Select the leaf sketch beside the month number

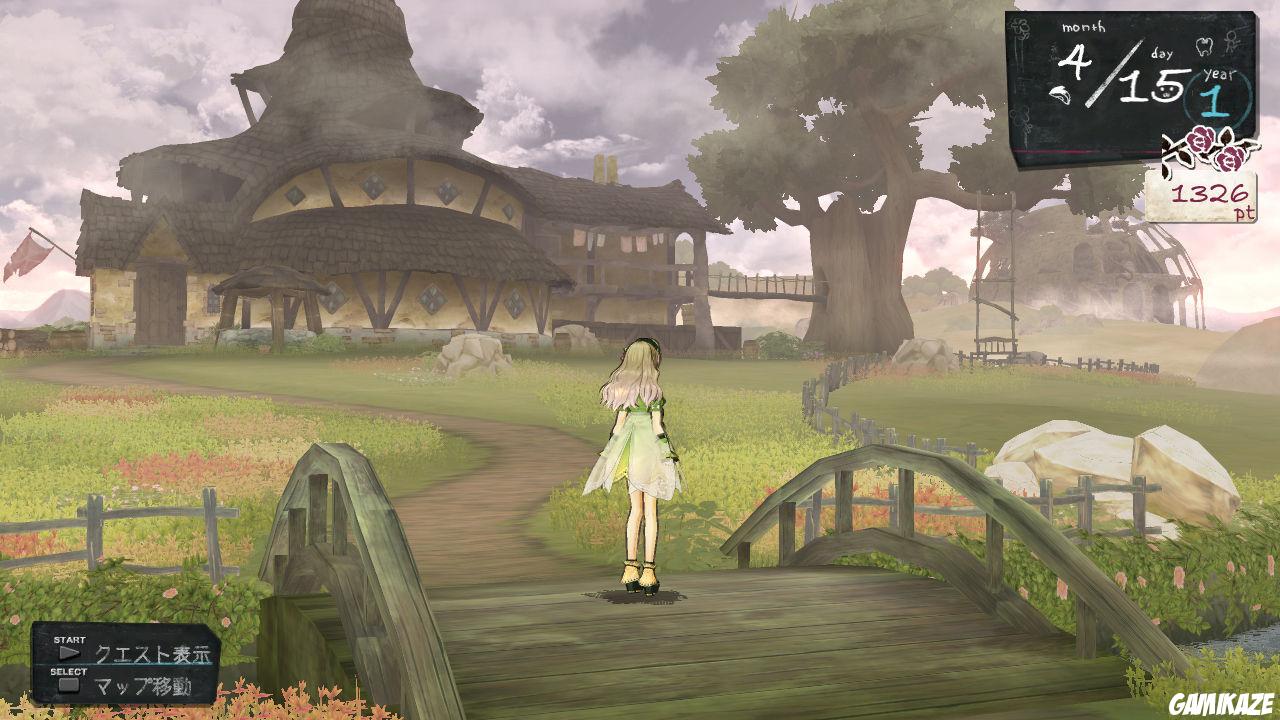point(1061,94)
